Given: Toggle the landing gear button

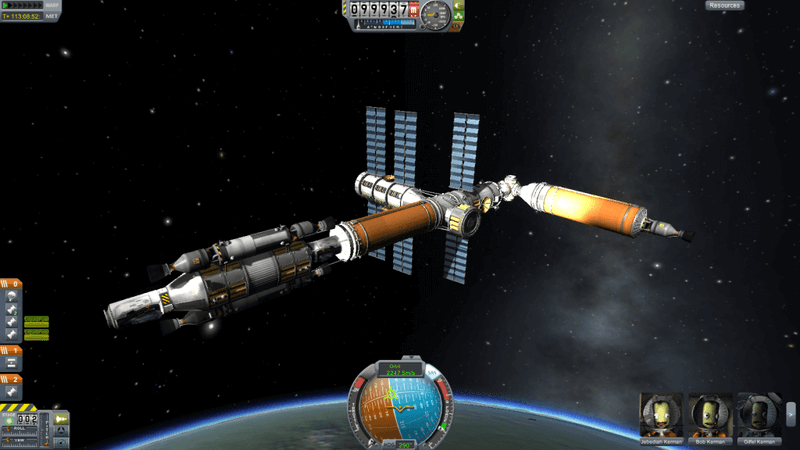Looking at the screenshot, I should [x=458, y=16].
